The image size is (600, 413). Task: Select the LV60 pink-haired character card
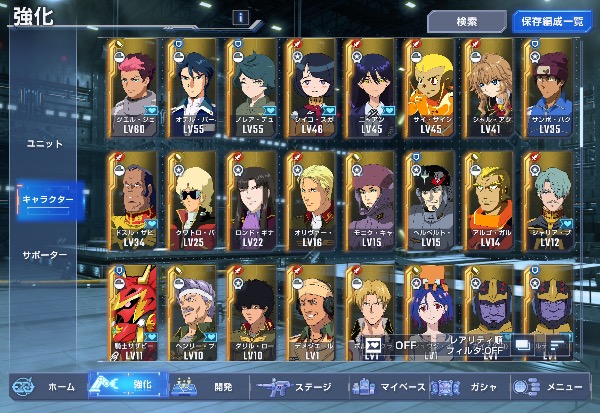tap(134, 88)
